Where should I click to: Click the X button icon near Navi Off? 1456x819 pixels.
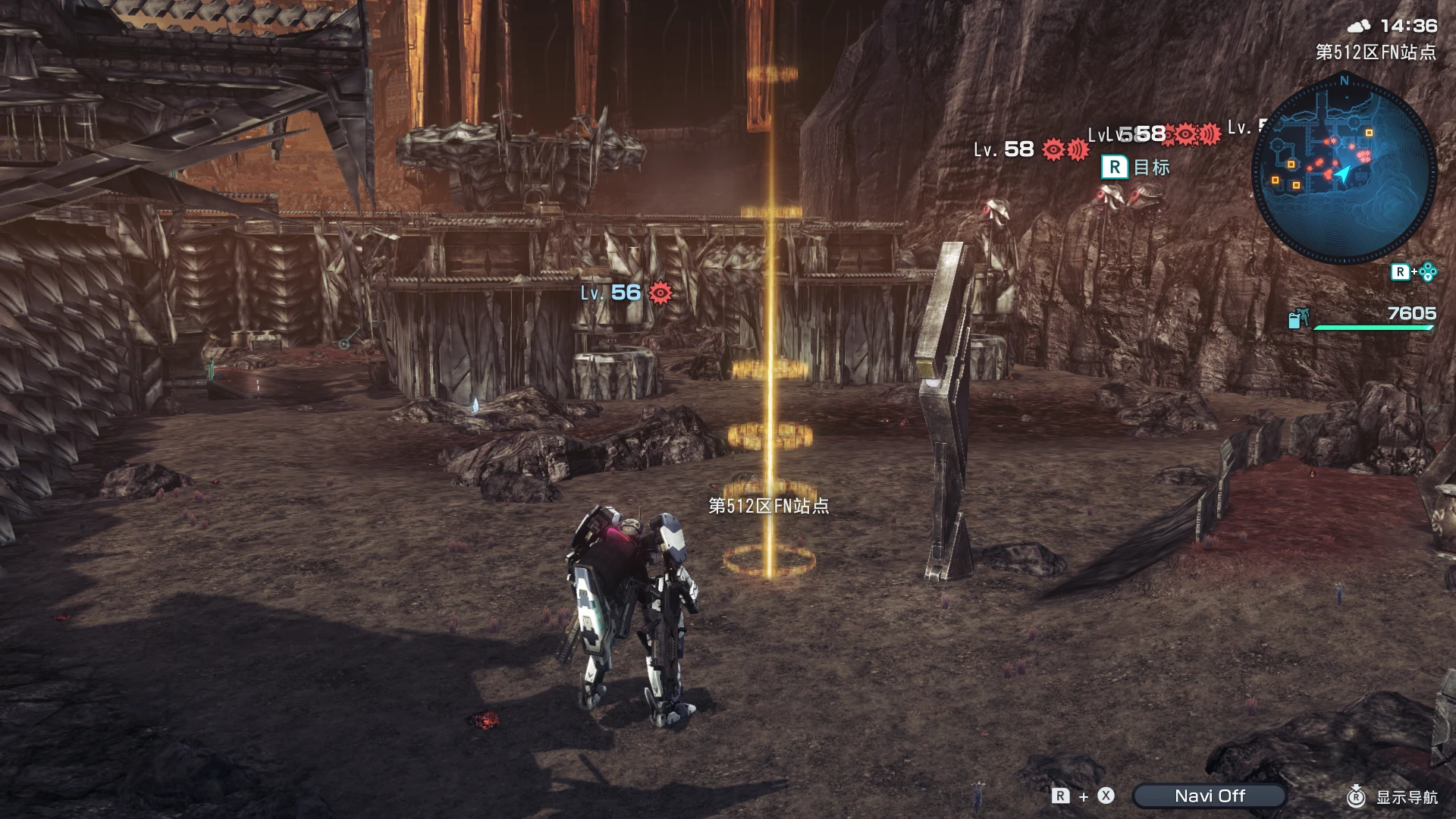click(1105, 796)
